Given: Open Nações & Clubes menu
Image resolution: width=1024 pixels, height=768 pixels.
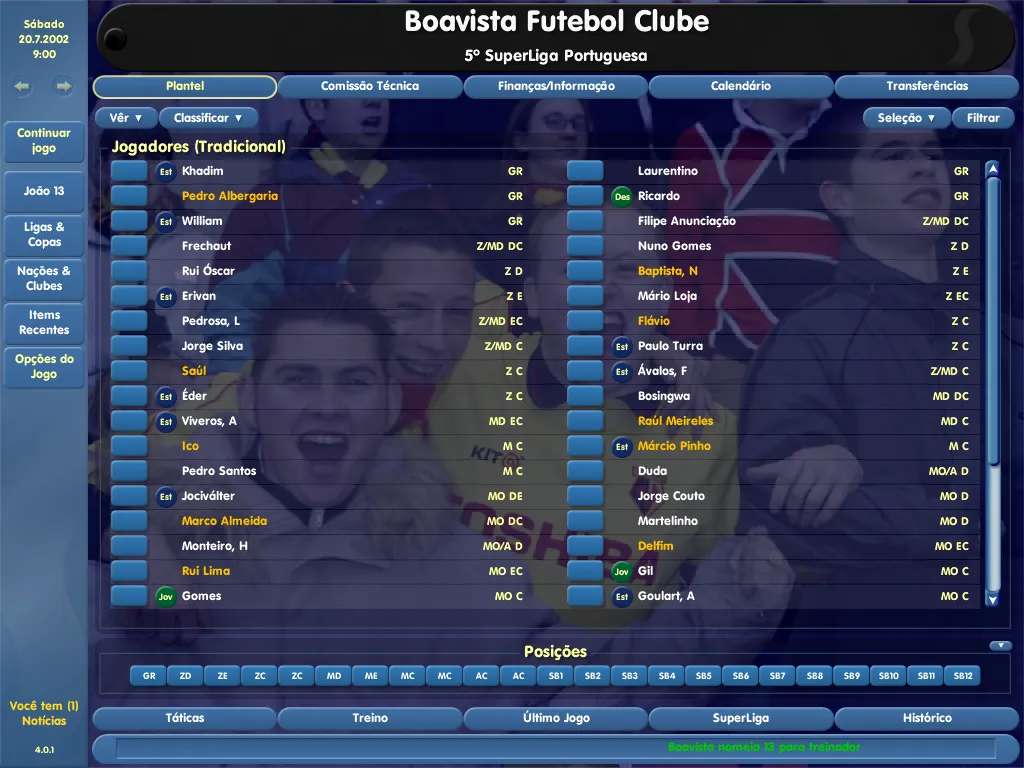Looking at the screenshot, I should click(44, 278).
